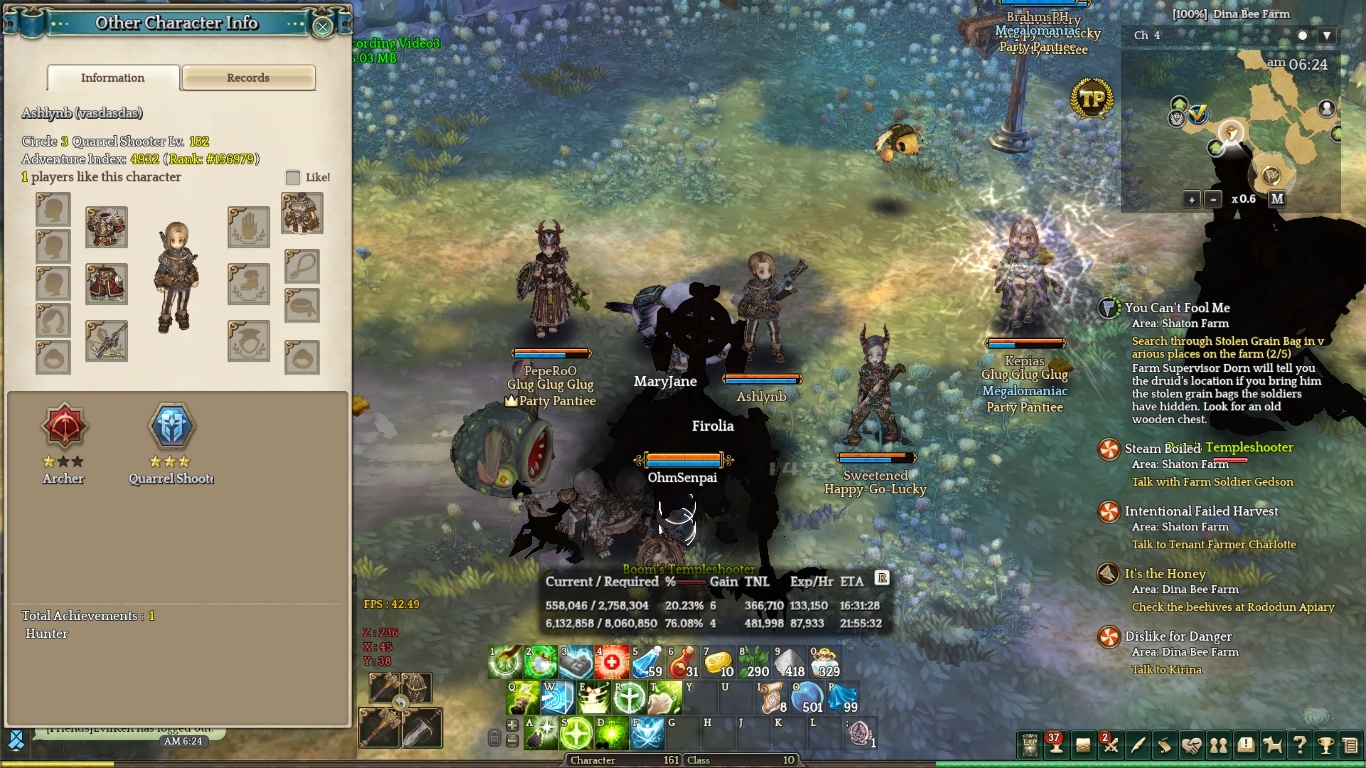The image size is (1366, 768).
Task: Close the experience tracker with R button
Action: [882, 578]
